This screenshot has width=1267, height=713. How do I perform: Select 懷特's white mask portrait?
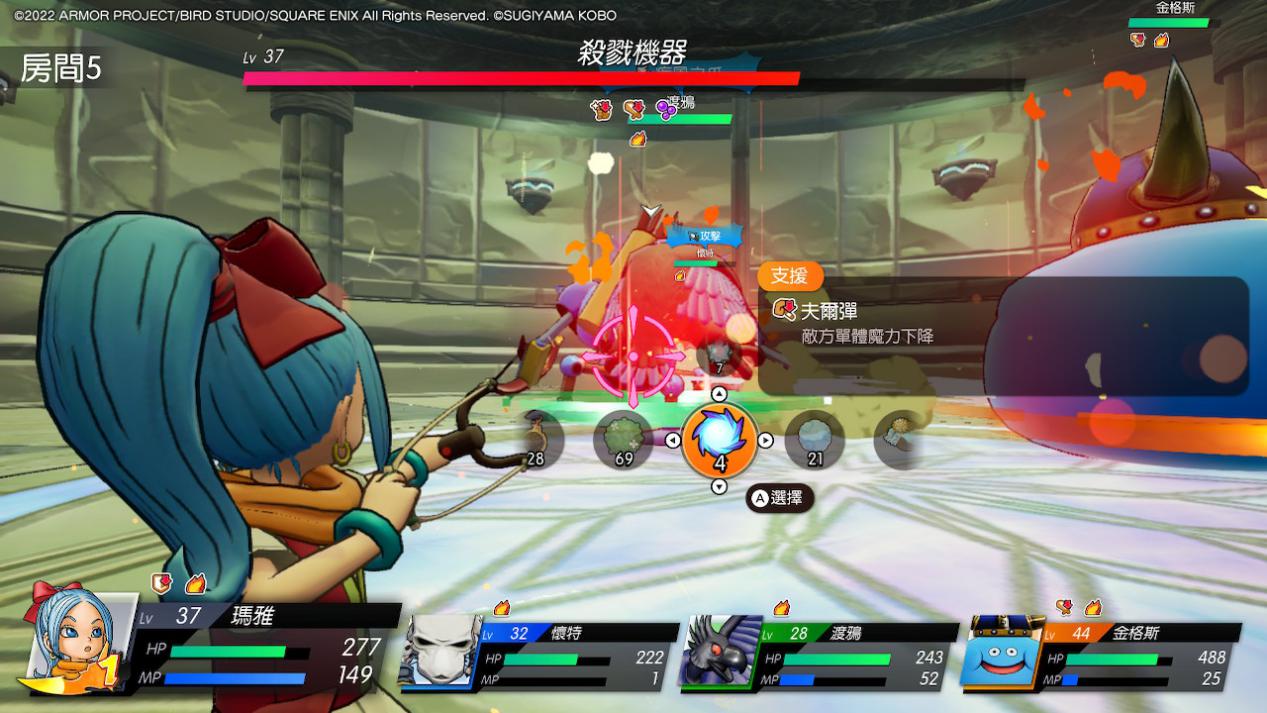coord(440,651)
